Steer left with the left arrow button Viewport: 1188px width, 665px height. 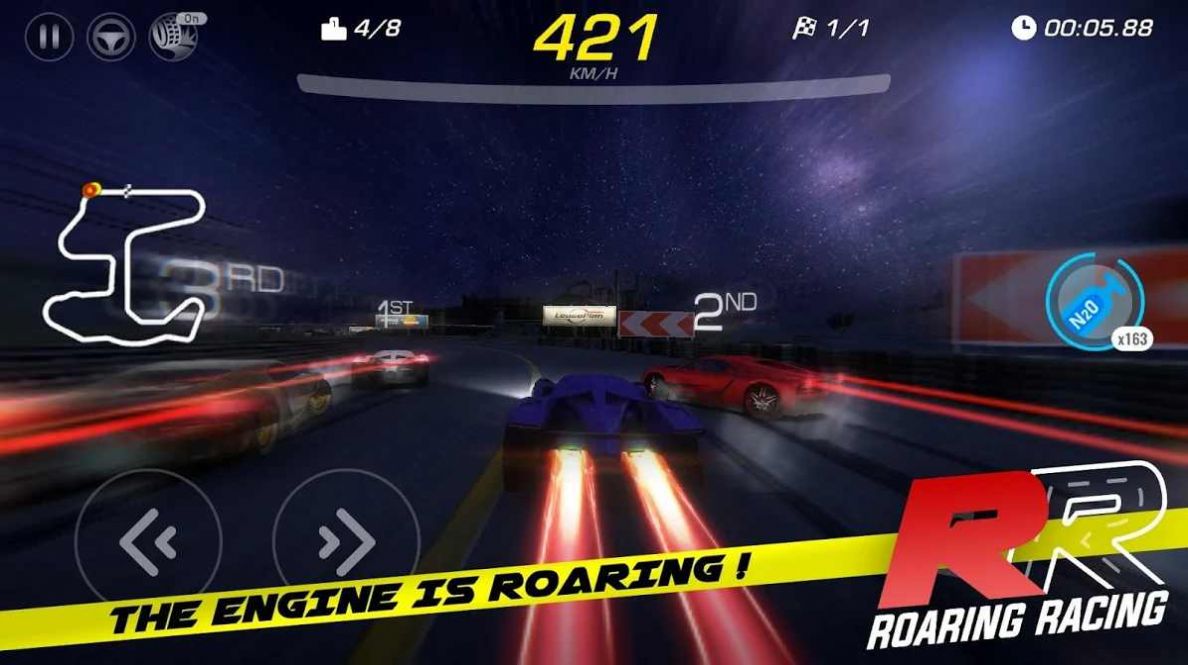tap(148, 542)
